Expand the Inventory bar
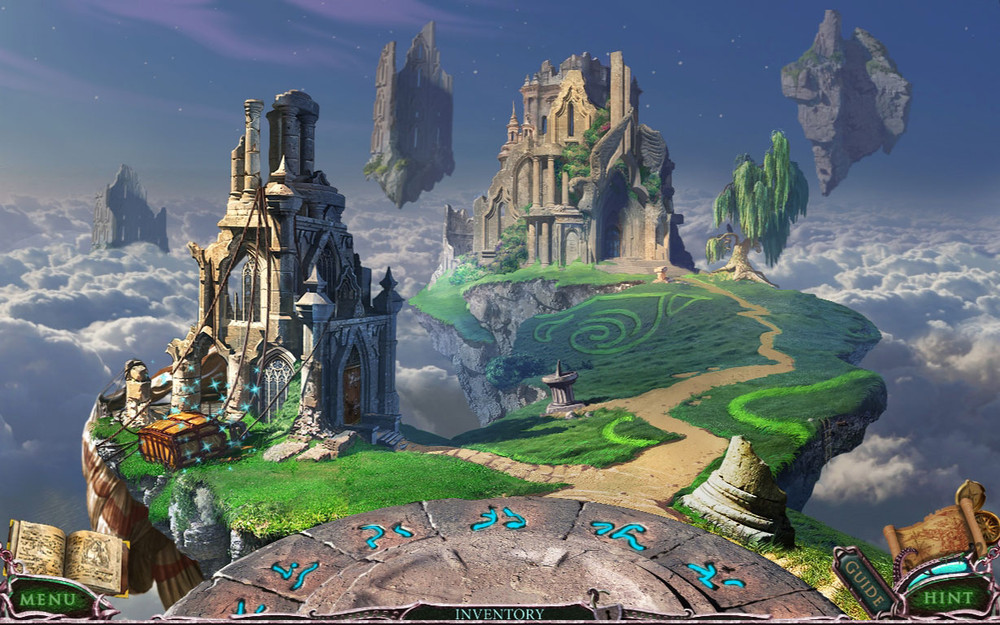The image size is (1000, 625). (499, 613)
